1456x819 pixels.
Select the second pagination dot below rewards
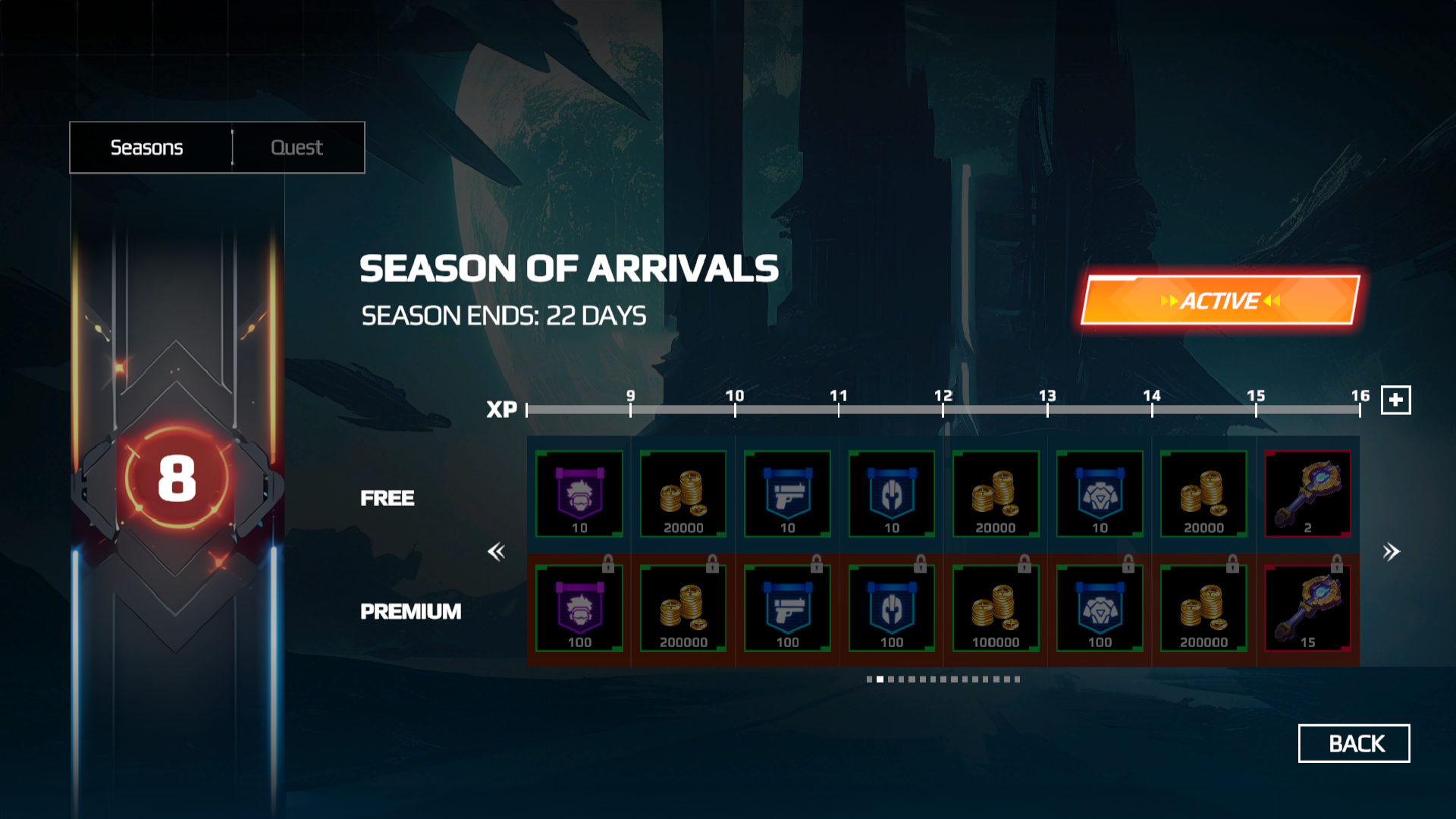click(879, 680)
